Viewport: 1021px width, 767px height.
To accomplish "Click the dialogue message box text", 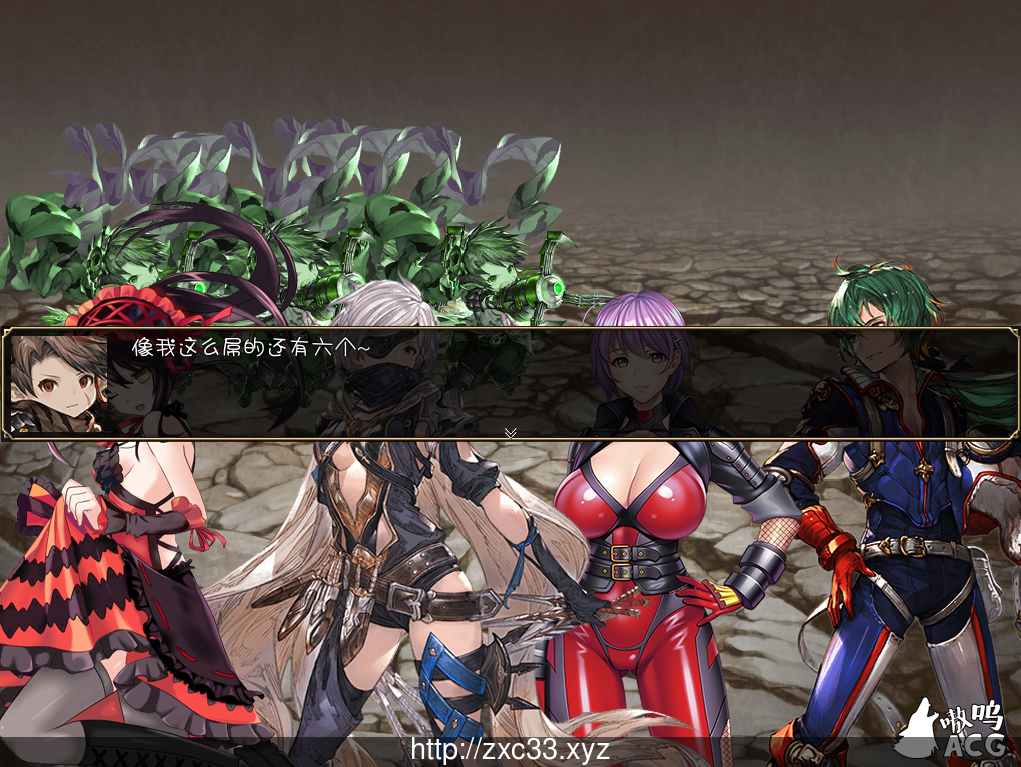I will coord(251,348).
